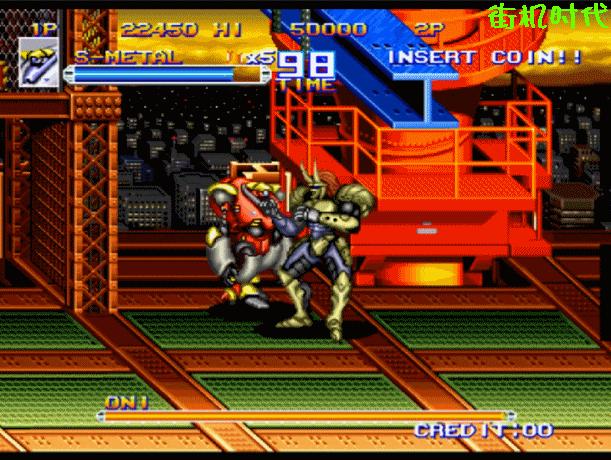This screenshot has width=611, height=460.
Task: Click the green 街机时代 watermark logo
Action: [x=545, y=17]
